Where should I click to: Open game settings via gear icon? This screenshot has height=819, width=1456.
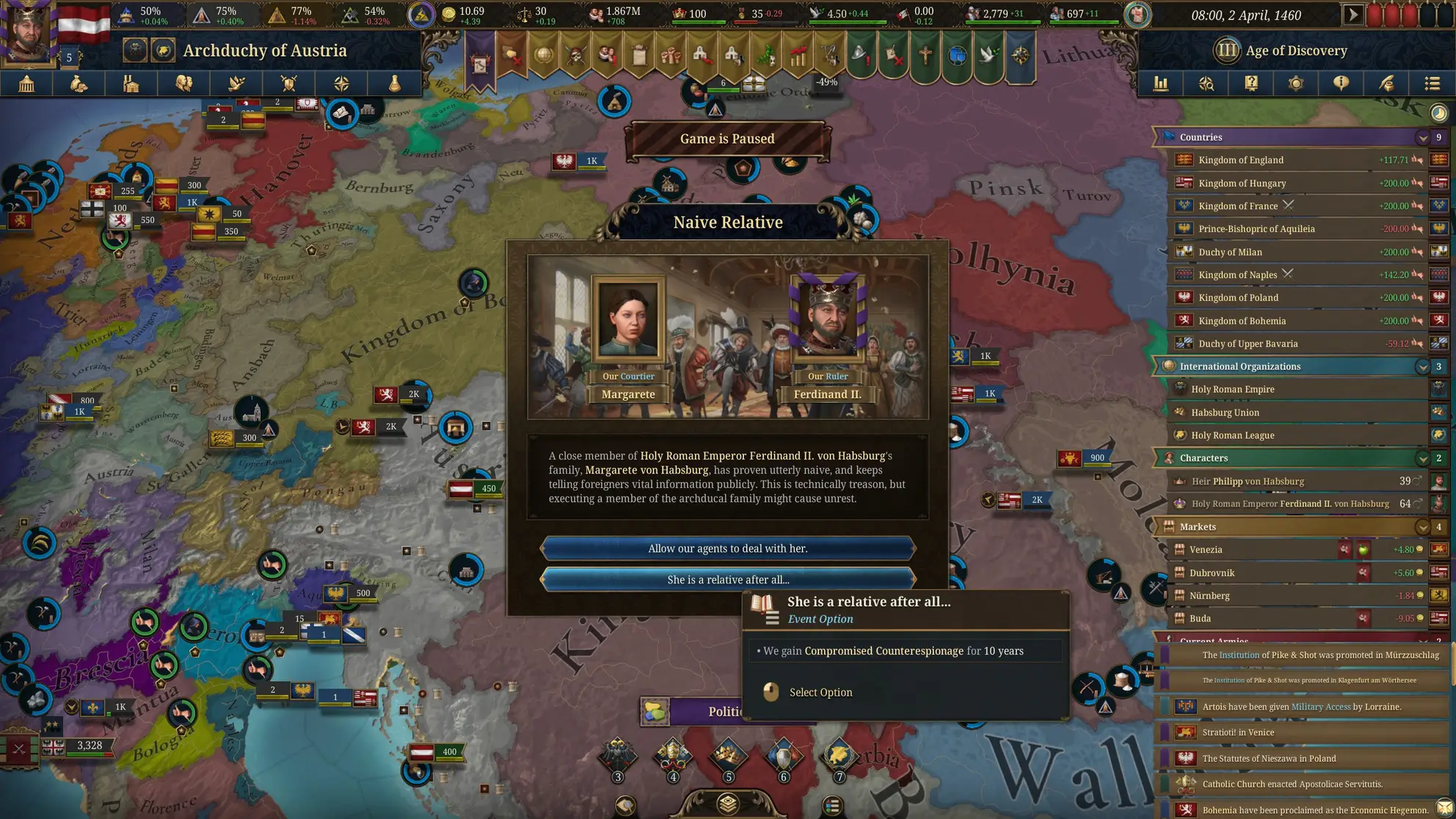[x=1296, y=84]
